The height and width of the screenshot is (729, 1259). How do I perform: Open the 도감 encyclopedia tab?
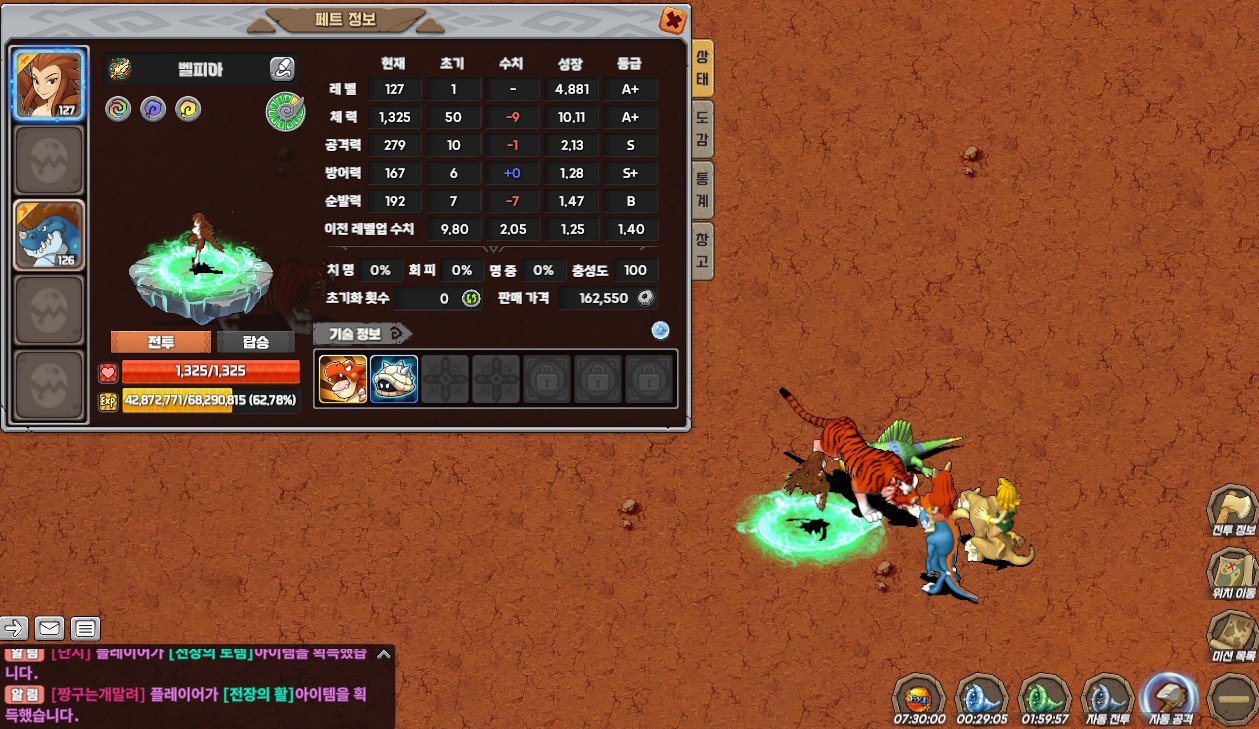[x=703, y=126]
